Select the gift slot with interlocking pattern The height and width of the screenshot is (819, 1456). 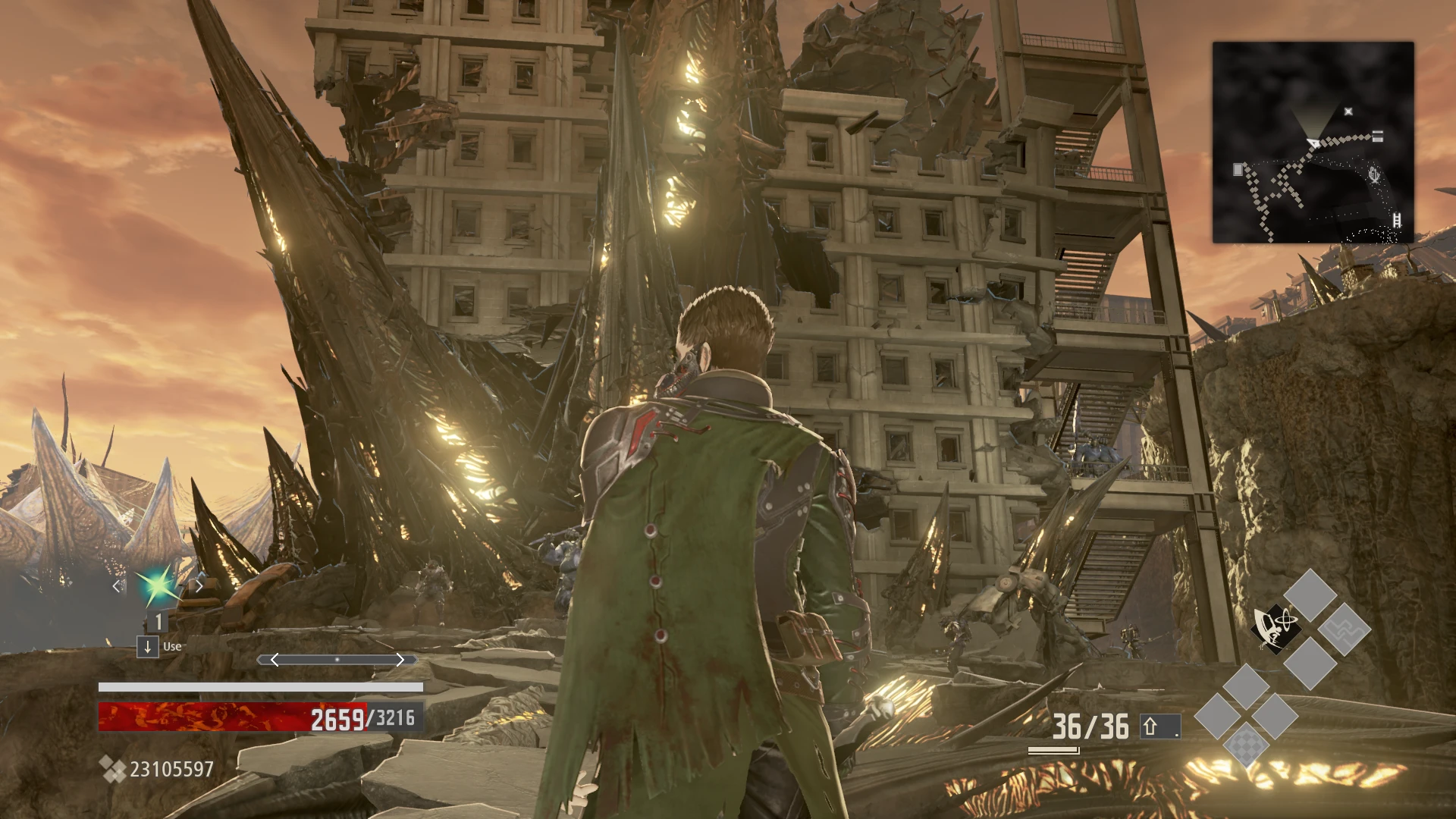[1344, 629]
